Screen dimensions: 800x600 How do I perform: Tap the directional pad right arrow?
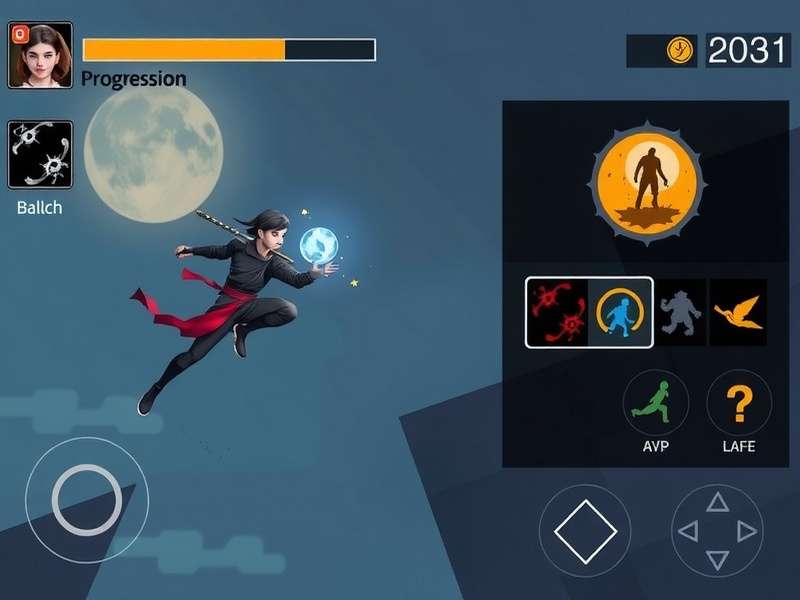click(x=746, y=531)
